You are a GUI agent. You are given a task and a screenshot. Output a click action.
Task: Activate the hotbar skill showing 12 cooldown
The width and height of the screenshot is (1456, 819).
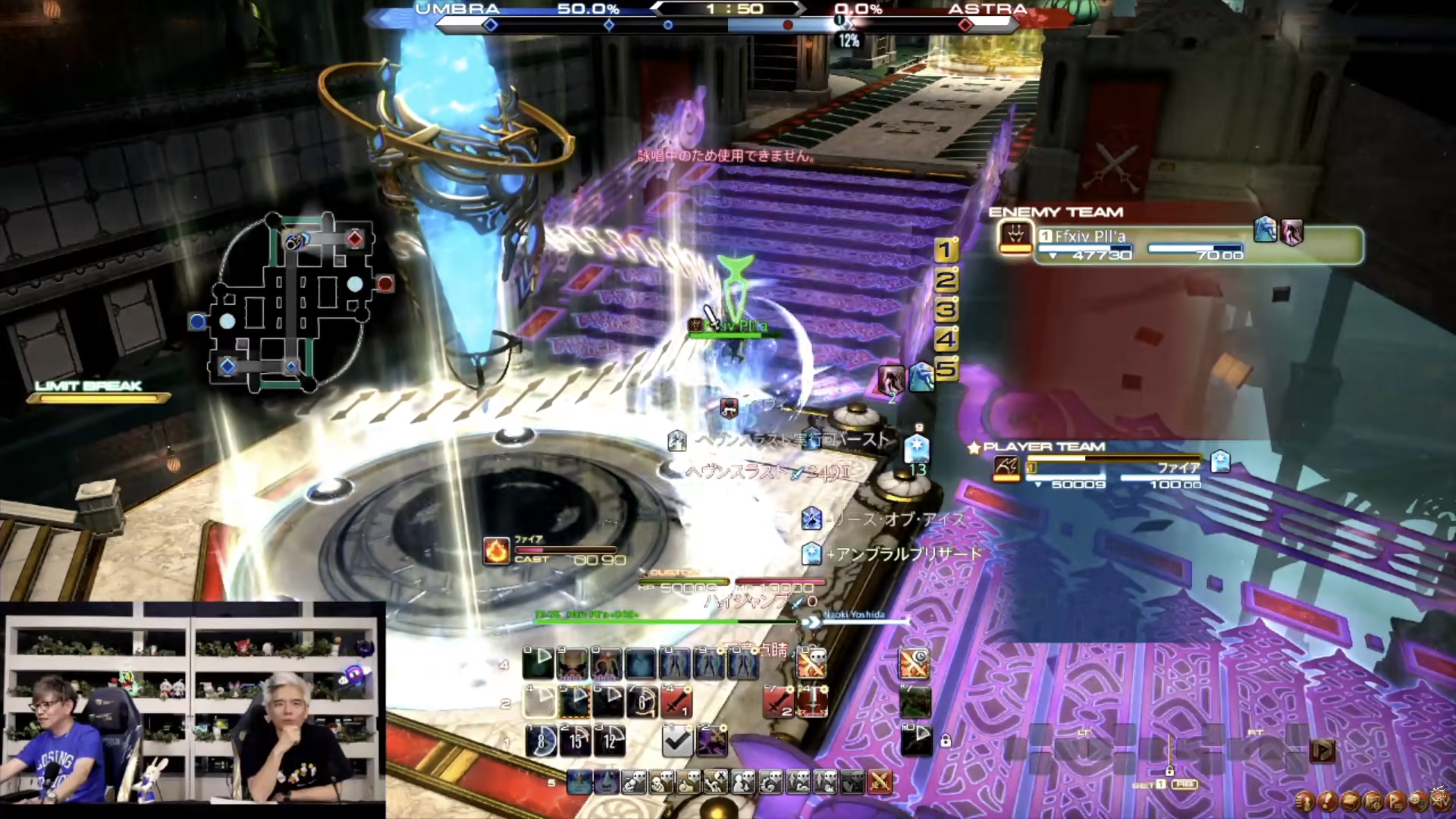609,741
